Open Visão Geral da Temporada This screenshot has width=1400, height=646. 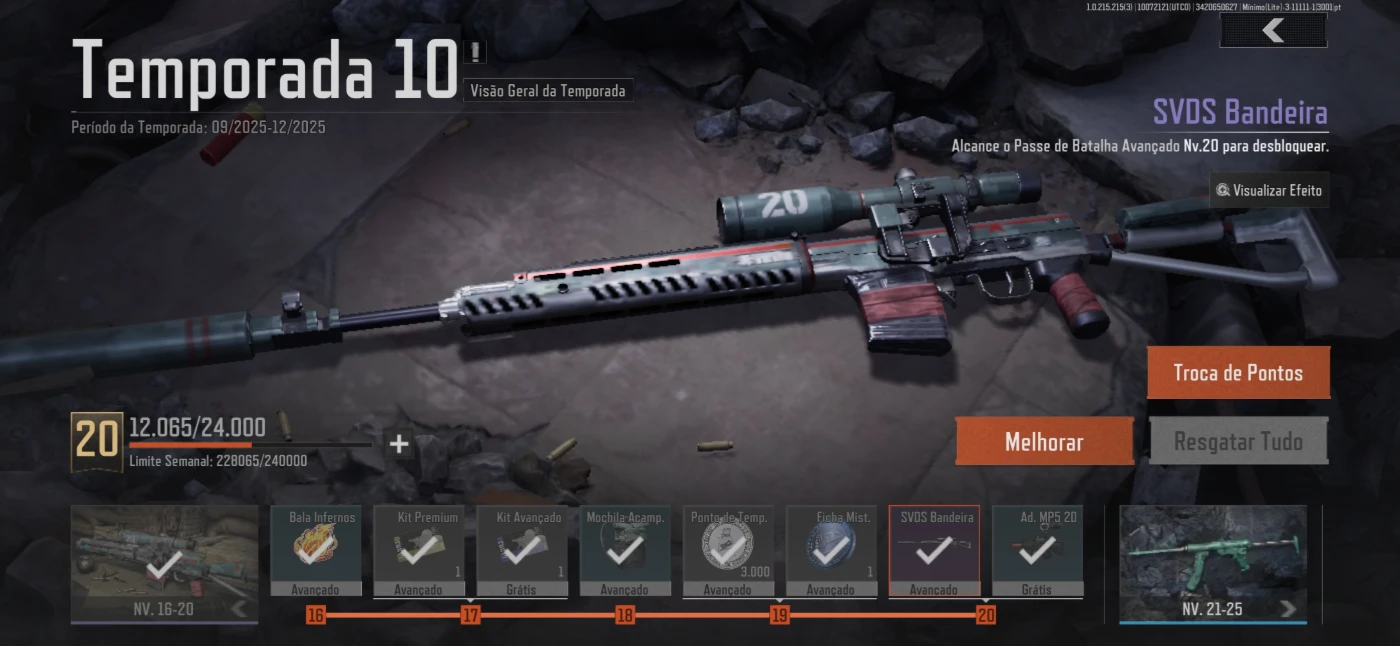tap(548, 91)
